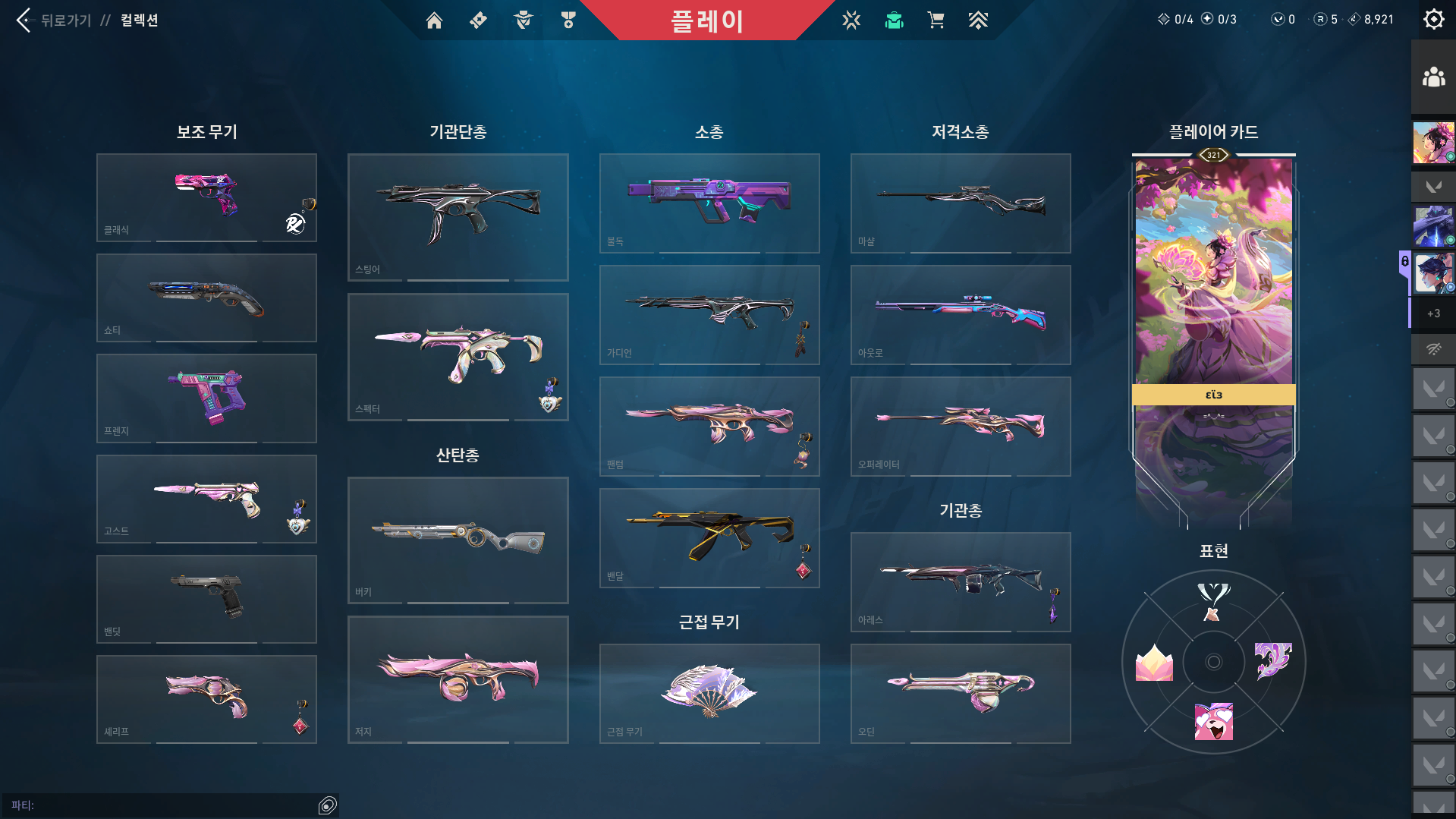Open the Battle Pass ticket icon
Viewport: 1456px width, 819px height.
(x=477, y=20)
